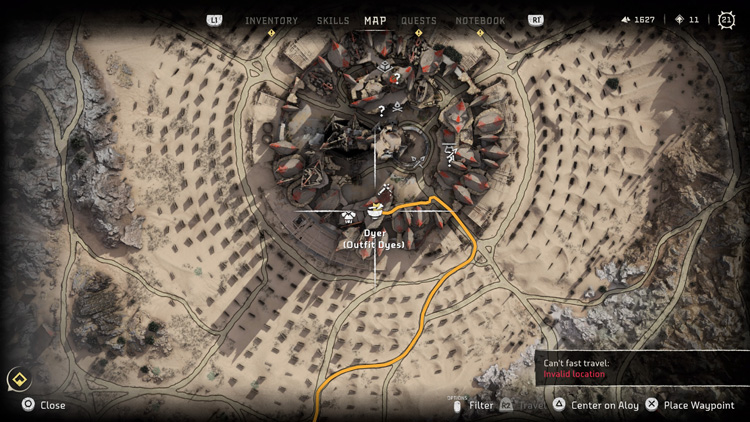Click the Travel option in the footer
The width and height of the screenshot is (750, 422).
tap(530, 405)
